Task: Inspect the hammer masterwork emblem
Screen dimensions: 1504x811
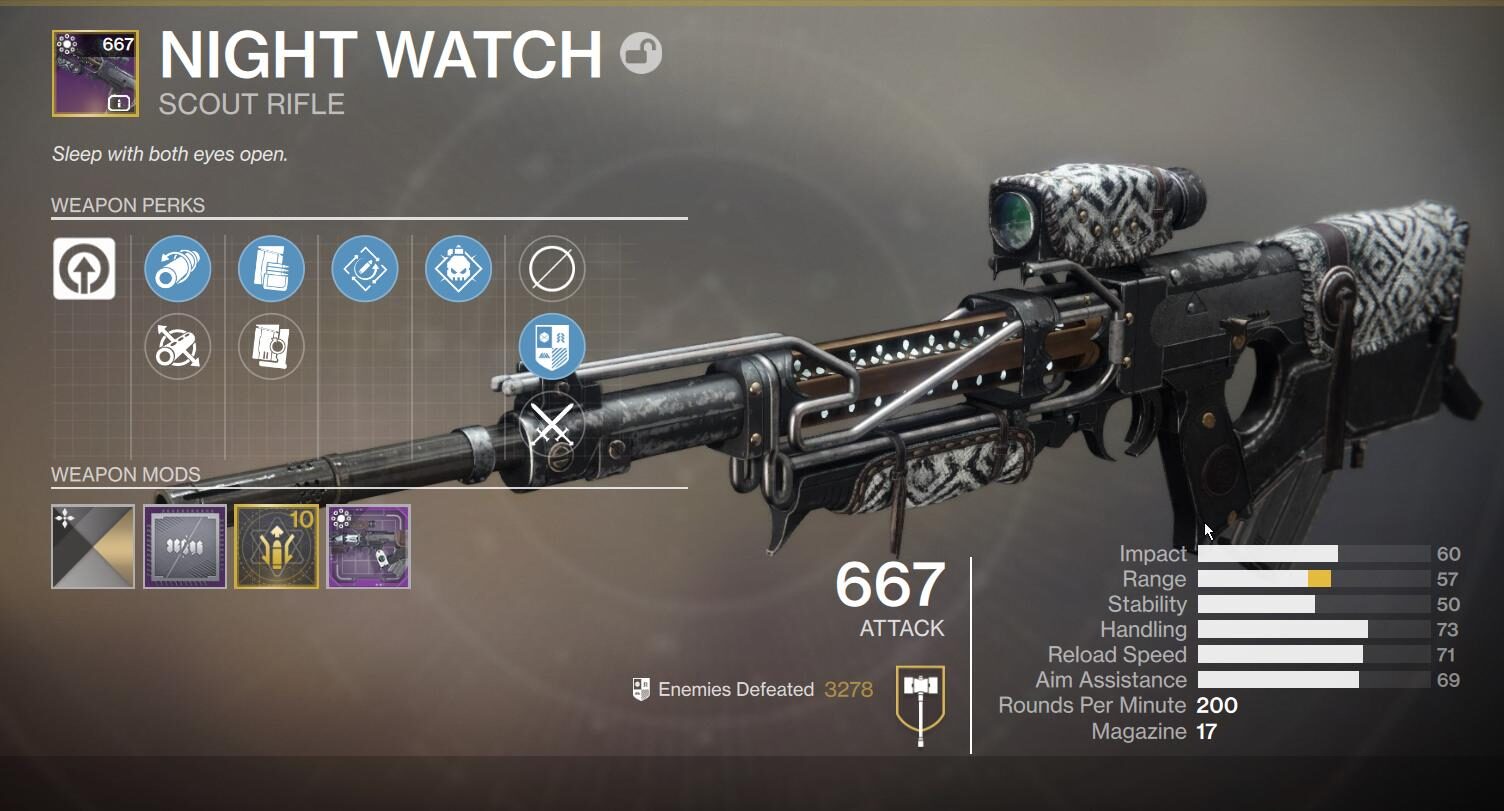Action: pyautogui.click(x=920, y=699)
